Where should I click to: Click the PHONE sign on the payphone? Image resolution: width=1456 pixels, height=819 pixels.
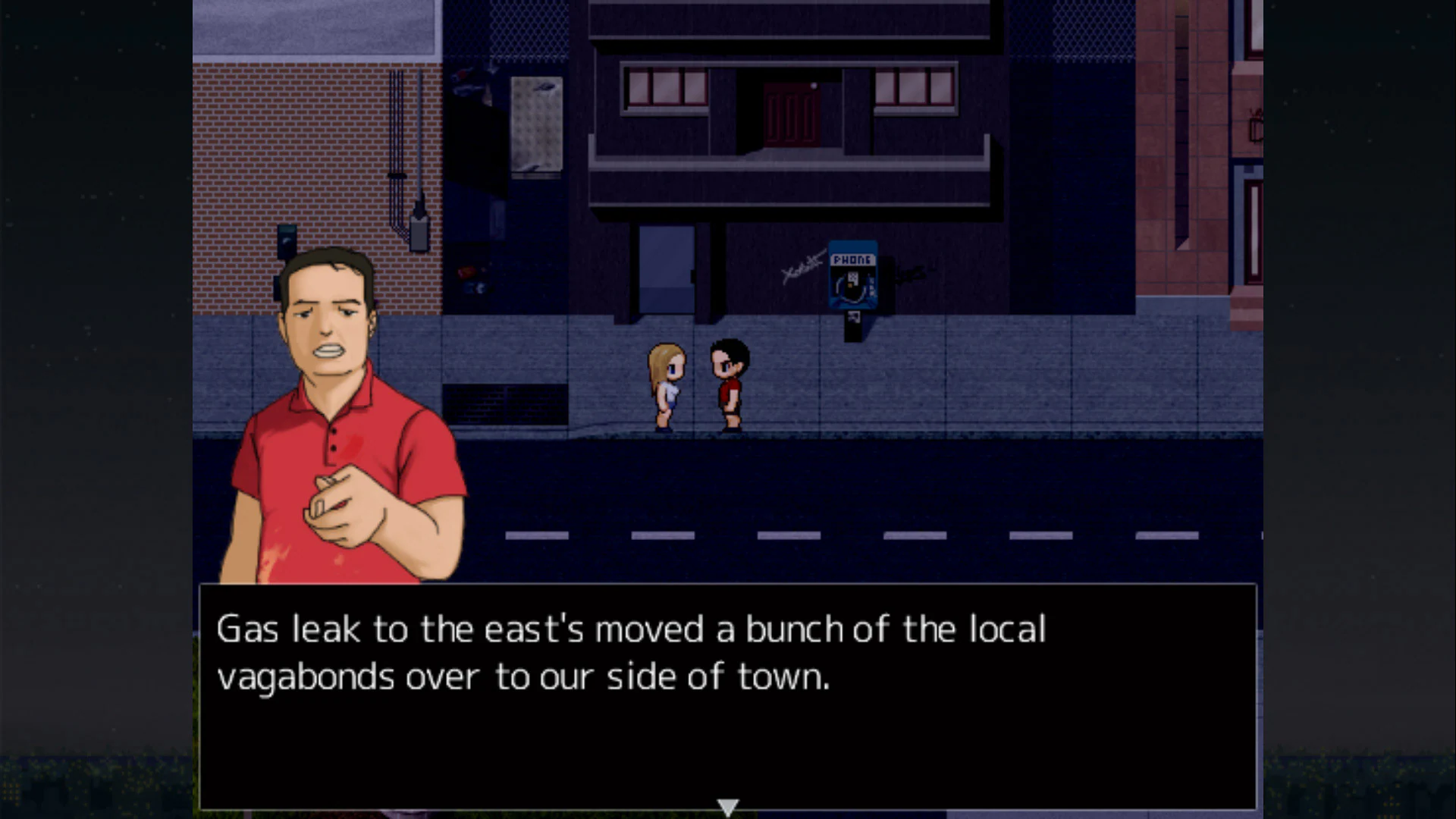click(852, 259)
